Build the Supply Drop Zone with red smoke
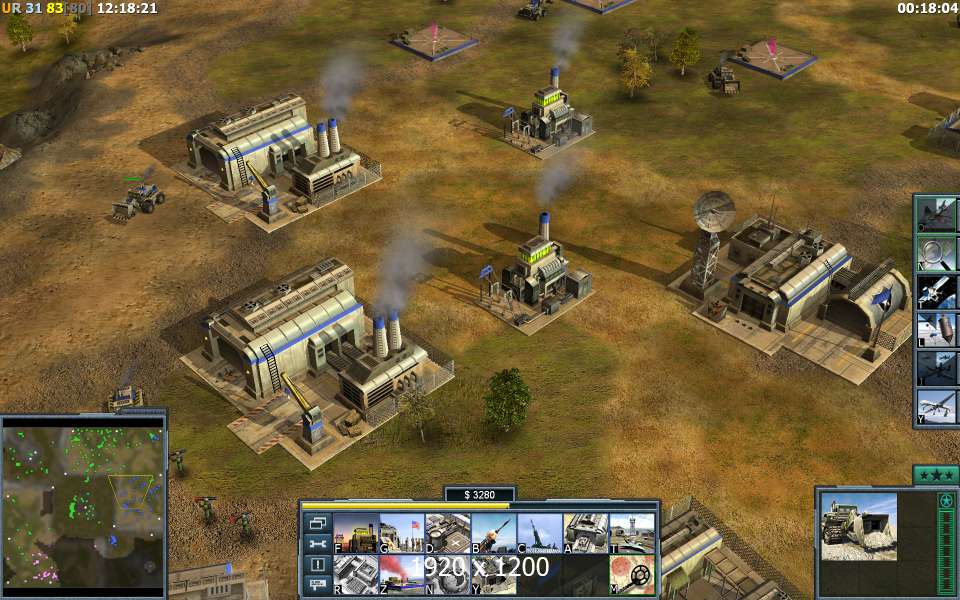 [402, 574]
